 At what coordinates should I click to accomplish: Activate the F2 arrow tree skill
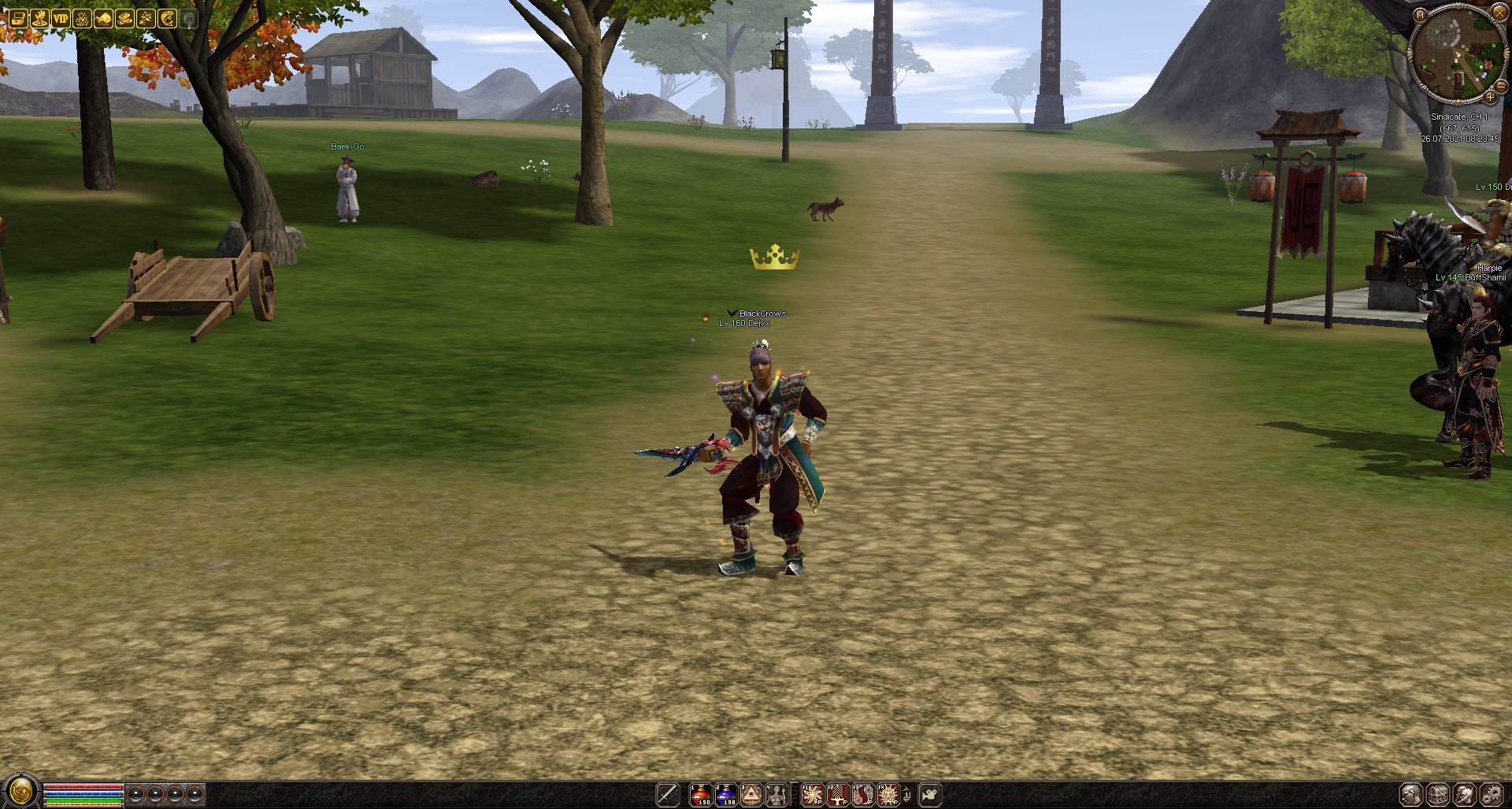click(x=837, y=794)
